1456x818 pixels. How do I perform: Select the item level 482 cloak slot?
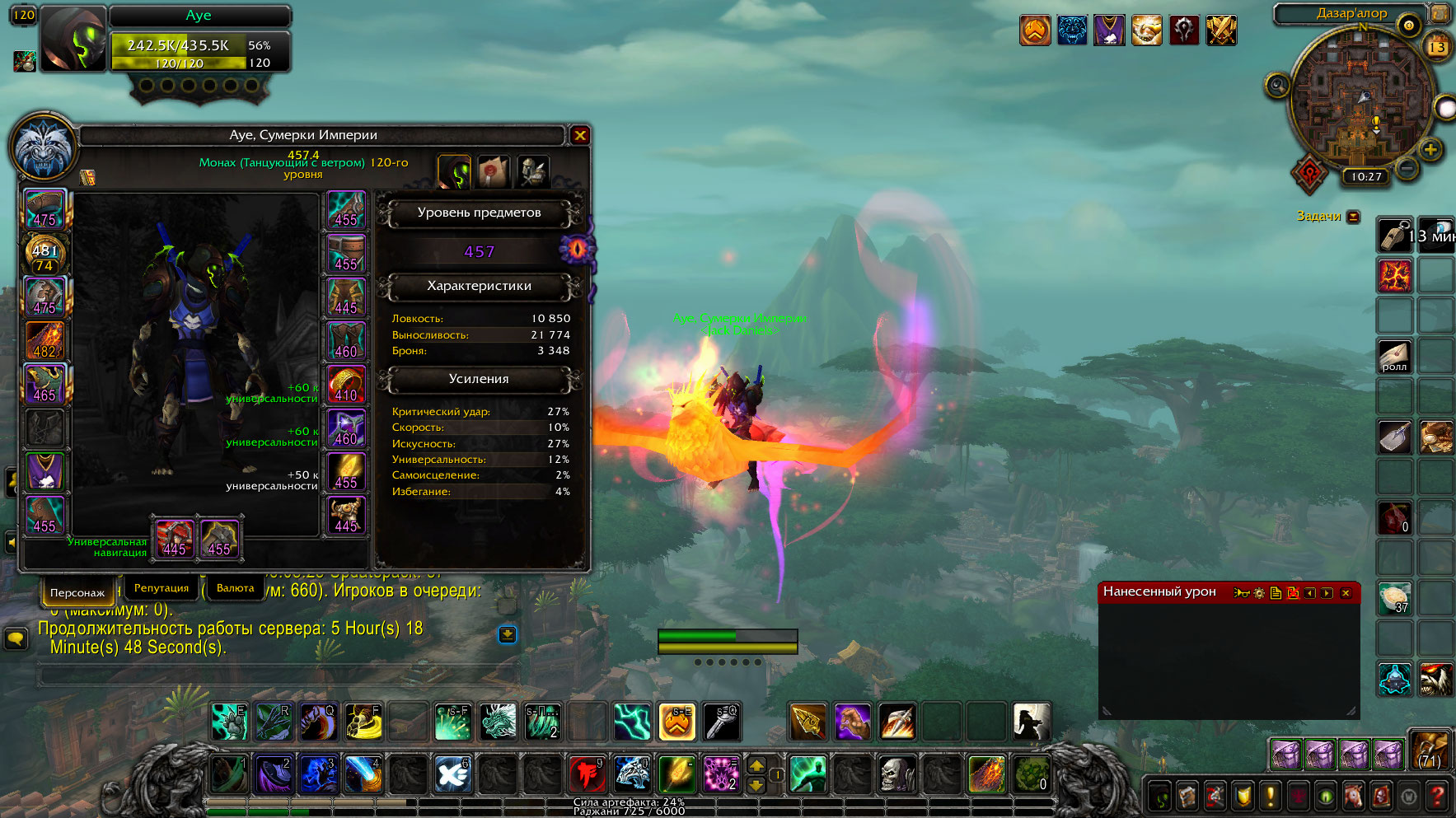click(44, 340)
